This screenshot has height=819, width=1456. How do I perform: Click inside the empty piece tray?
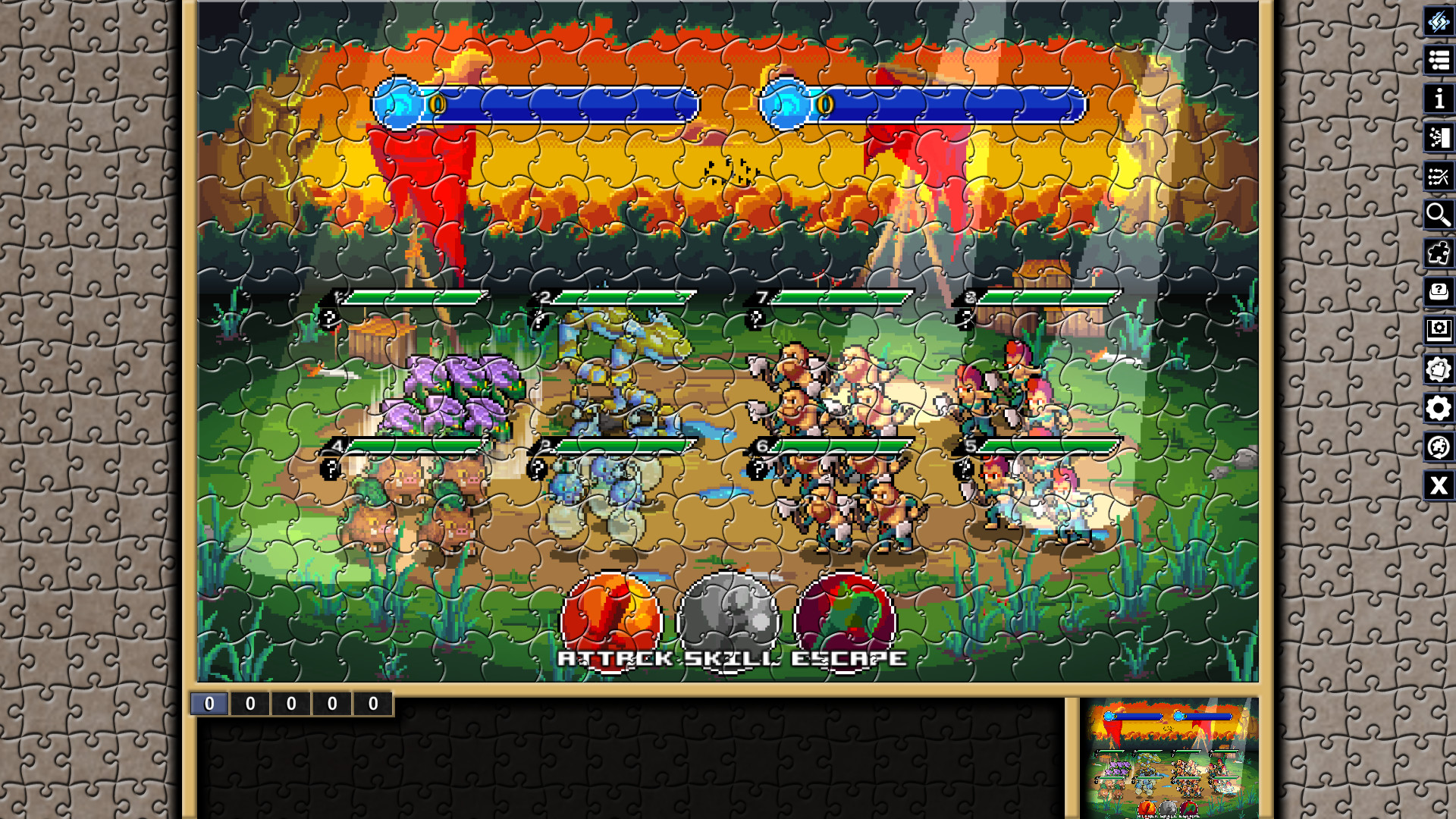tap(629, 766)
